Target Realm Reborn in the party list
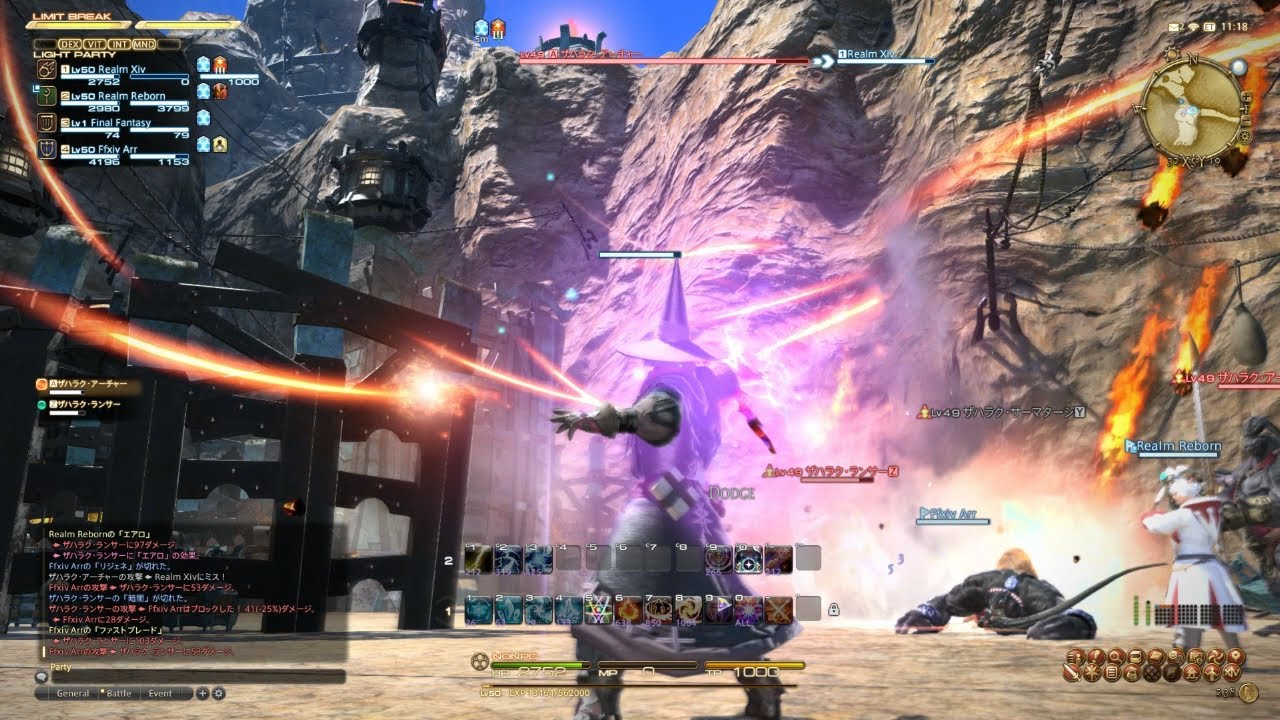Viewport: 1280px width, 720px height. click(x=125, y=96)
